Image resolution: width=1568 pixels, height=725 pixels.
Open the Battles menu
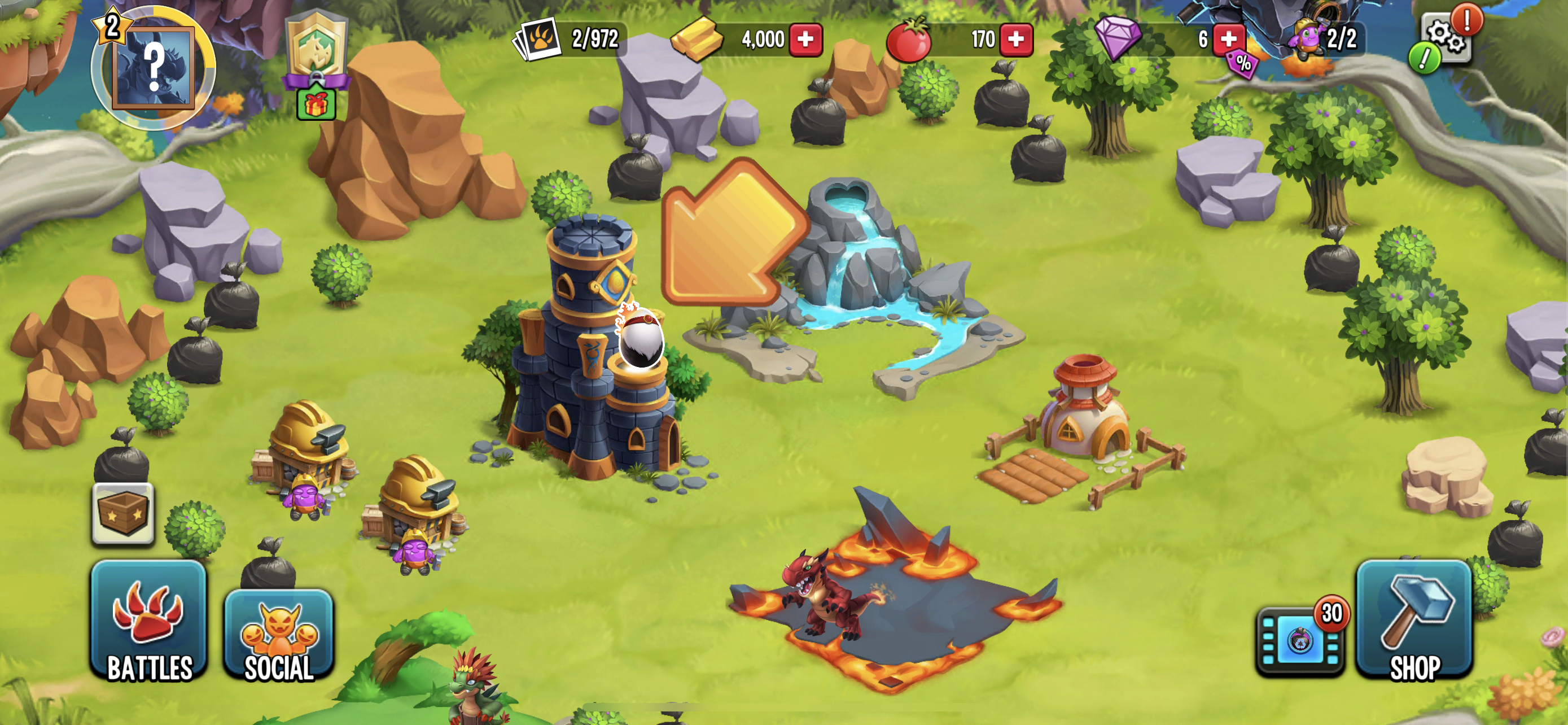149,621
